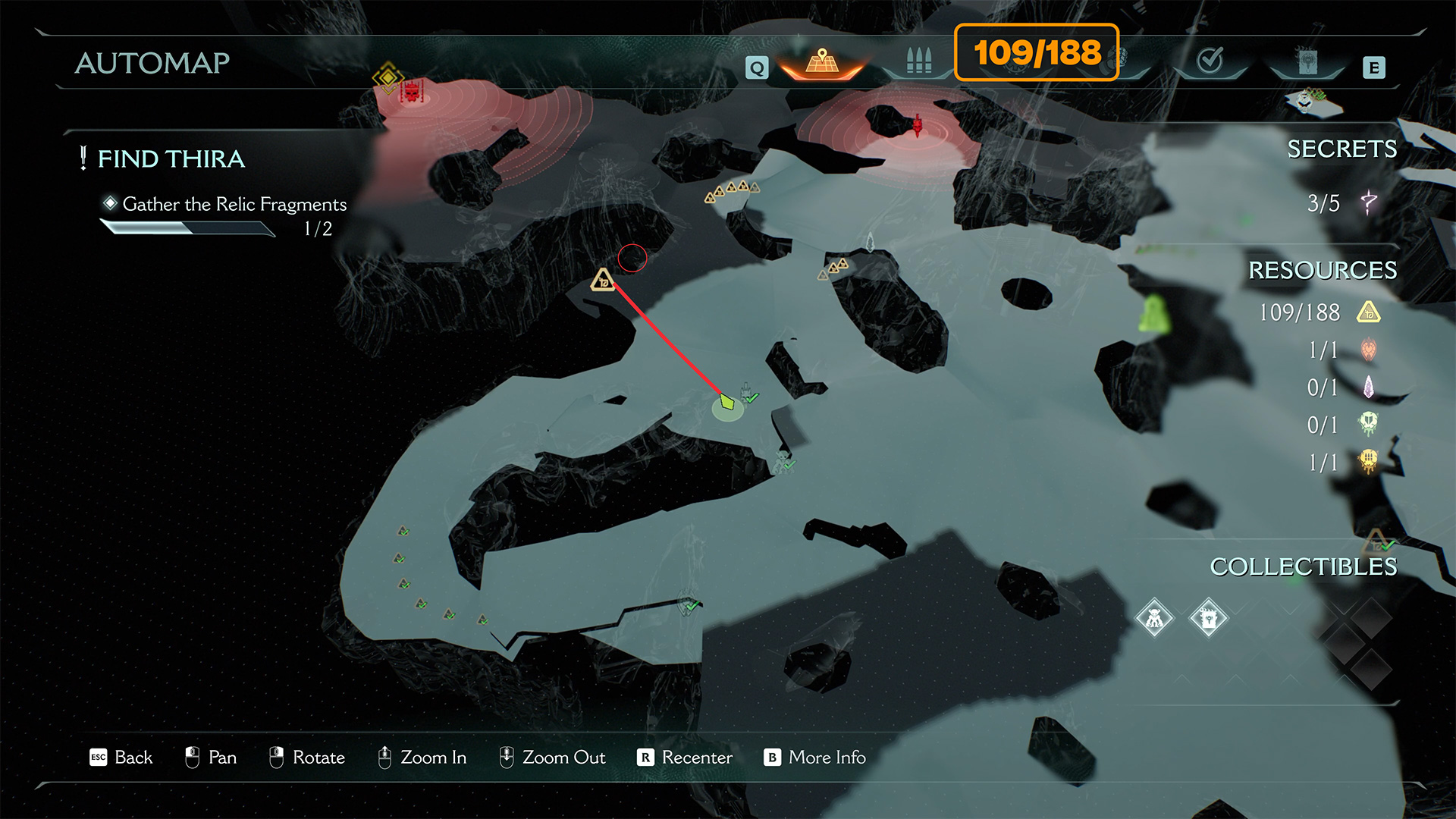Recenter the automap view
This screenshot has width=1456, height=819.
pyautogui.click(x=685, y=758)
